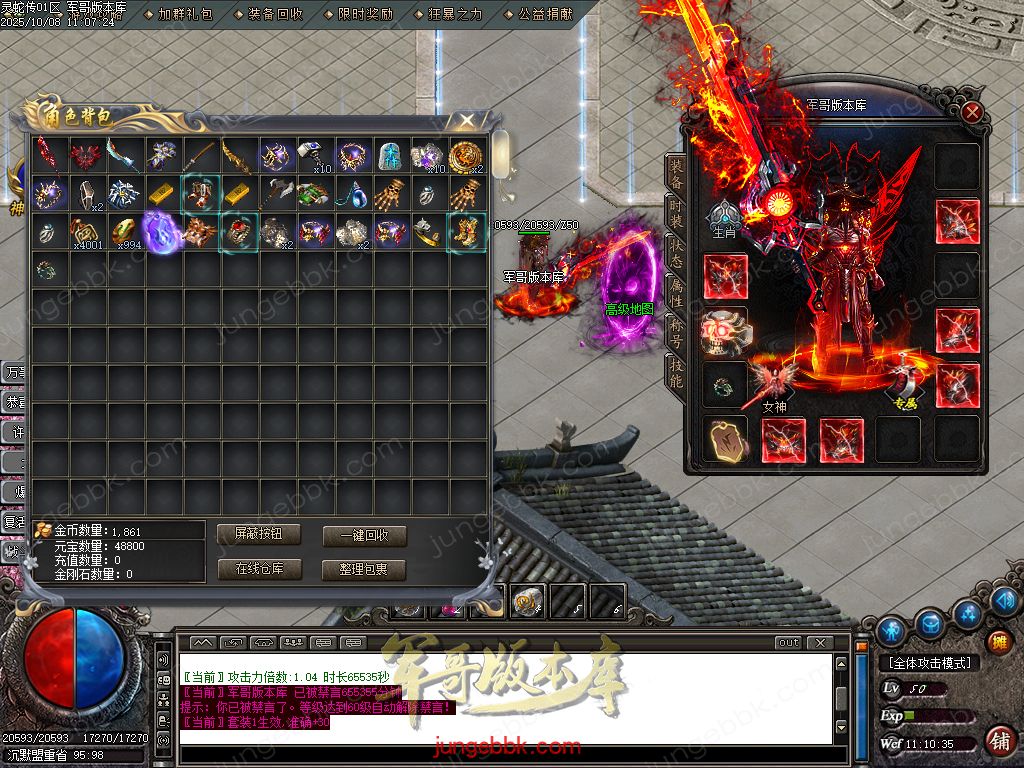The height and width of the screenshot is (768, 1024).
Task: Select the purple glowing egg item in bag
Action: tap(161, 231)
